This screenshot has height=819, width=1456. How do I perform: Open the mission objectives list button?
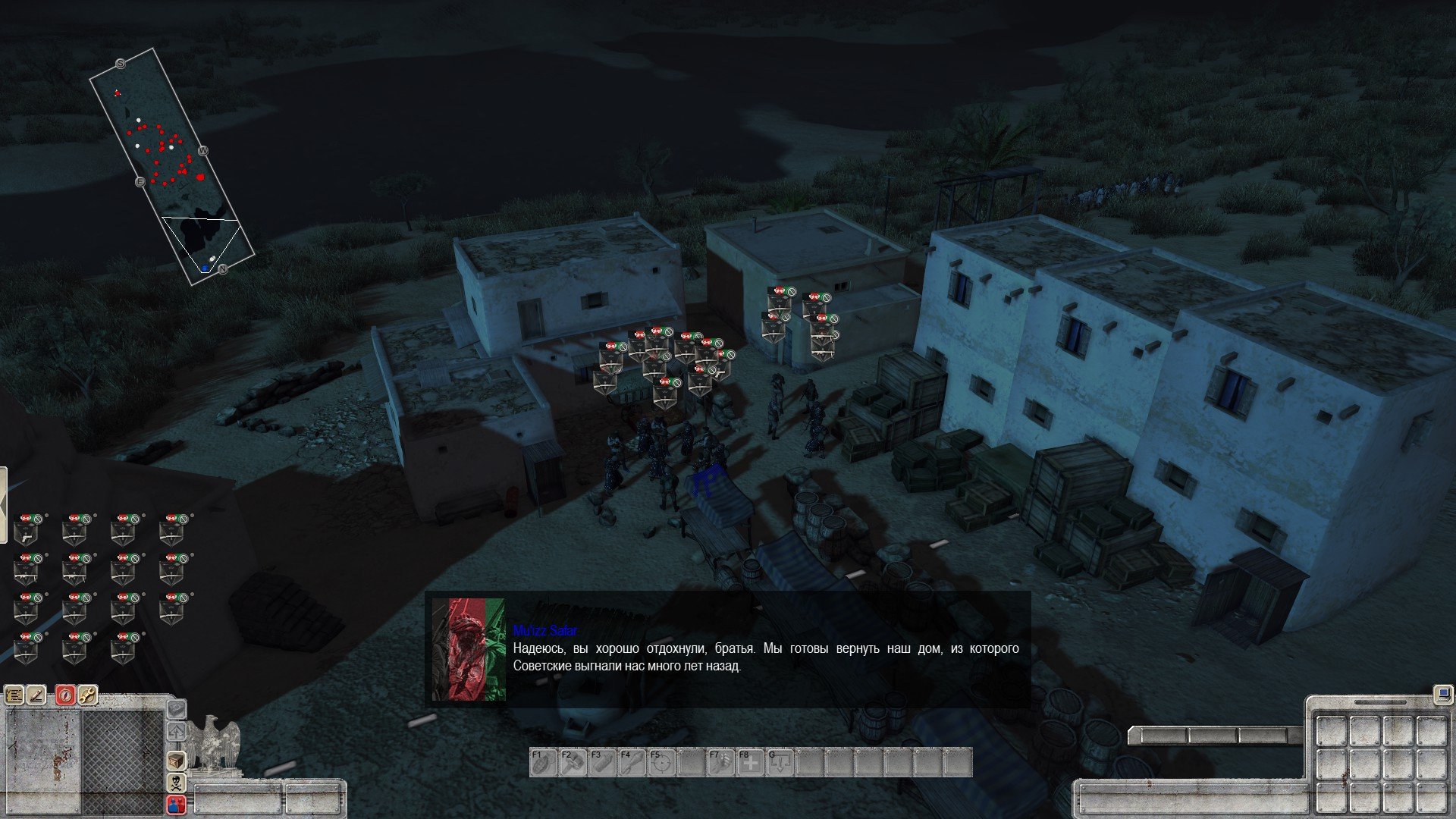(x=14, y=695)
